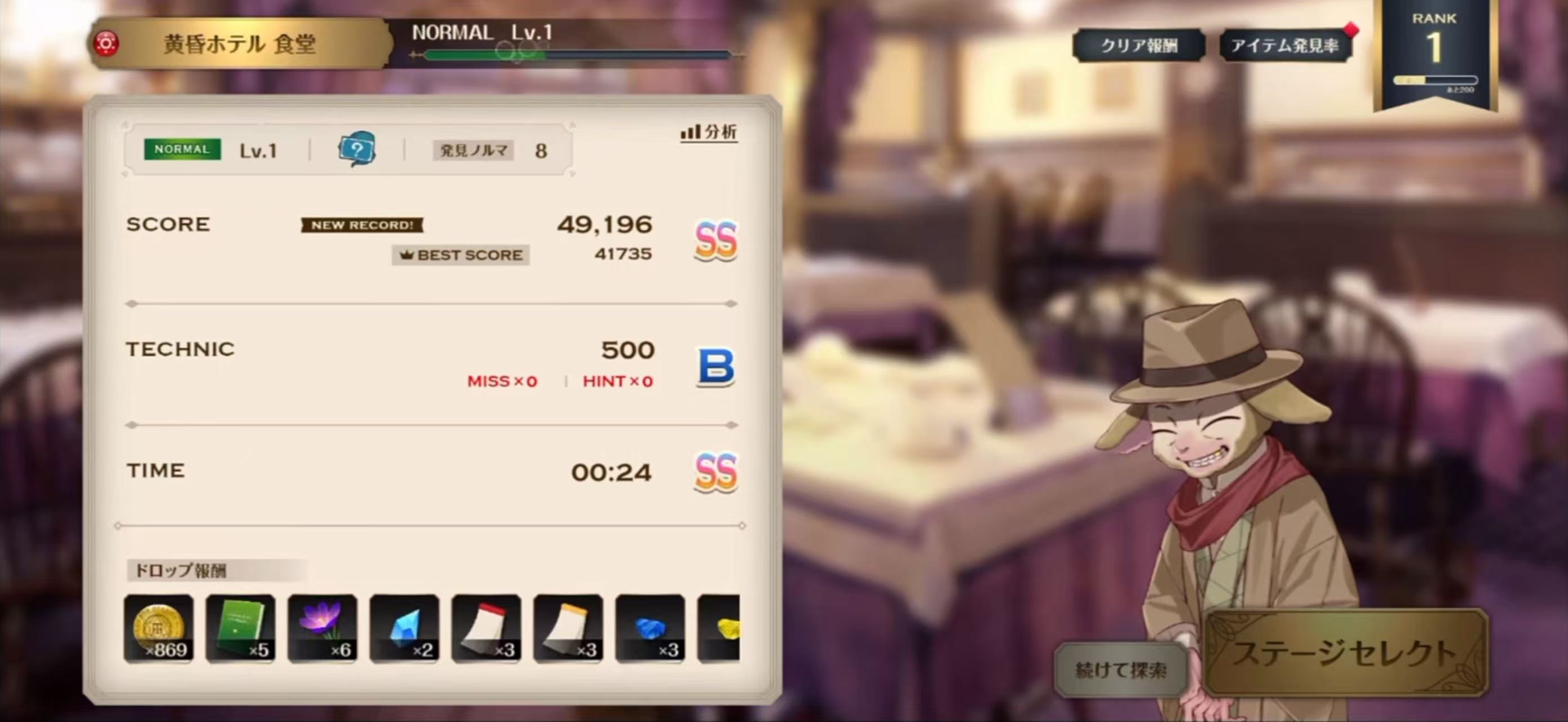The height and width of the screenshot is (722, 1568).
Task: Select the gold coin x869 drop reward
Action: [159, 628]
